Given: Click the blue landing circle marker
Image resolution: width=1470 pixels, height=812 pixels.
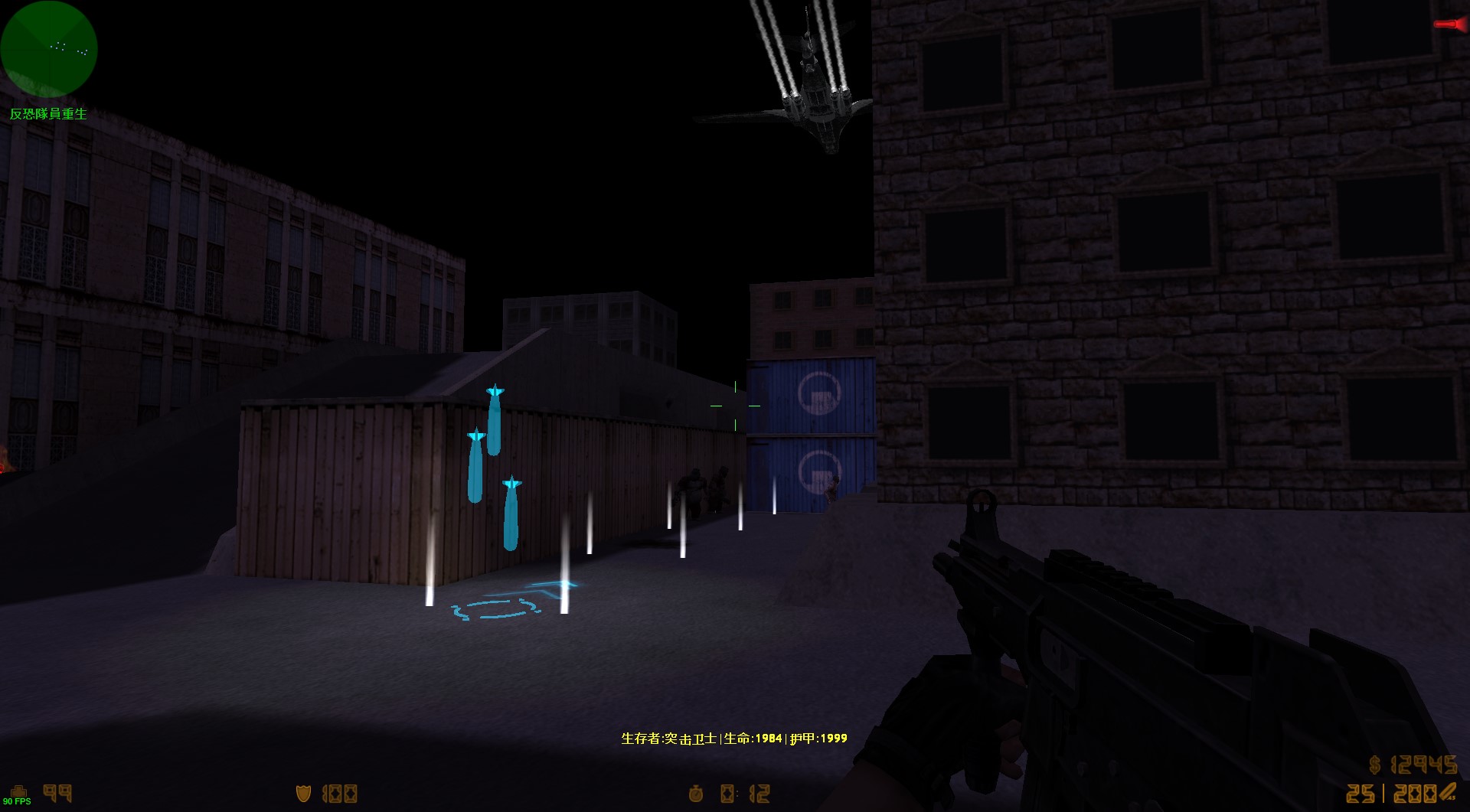Looking at the screenshot, I should point(494,608).
